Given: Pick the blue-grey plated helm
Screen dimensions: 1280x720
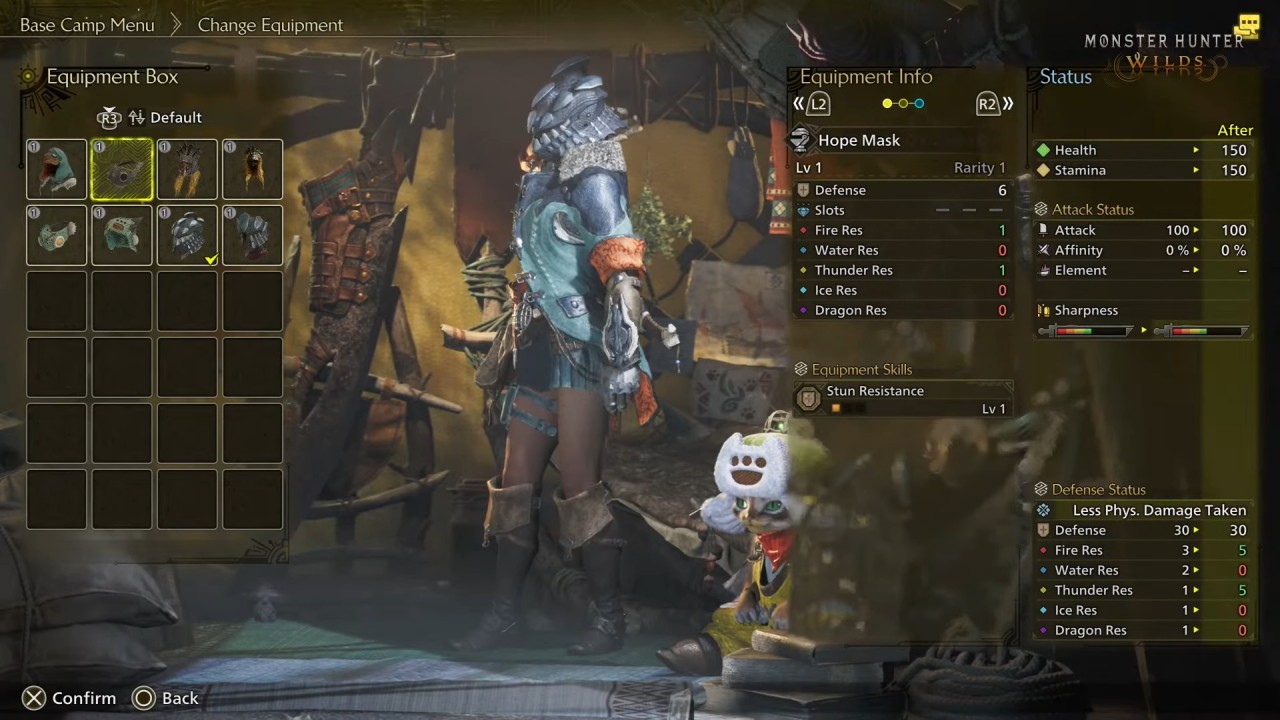Looking at the screenshot, I should [252, 235].
